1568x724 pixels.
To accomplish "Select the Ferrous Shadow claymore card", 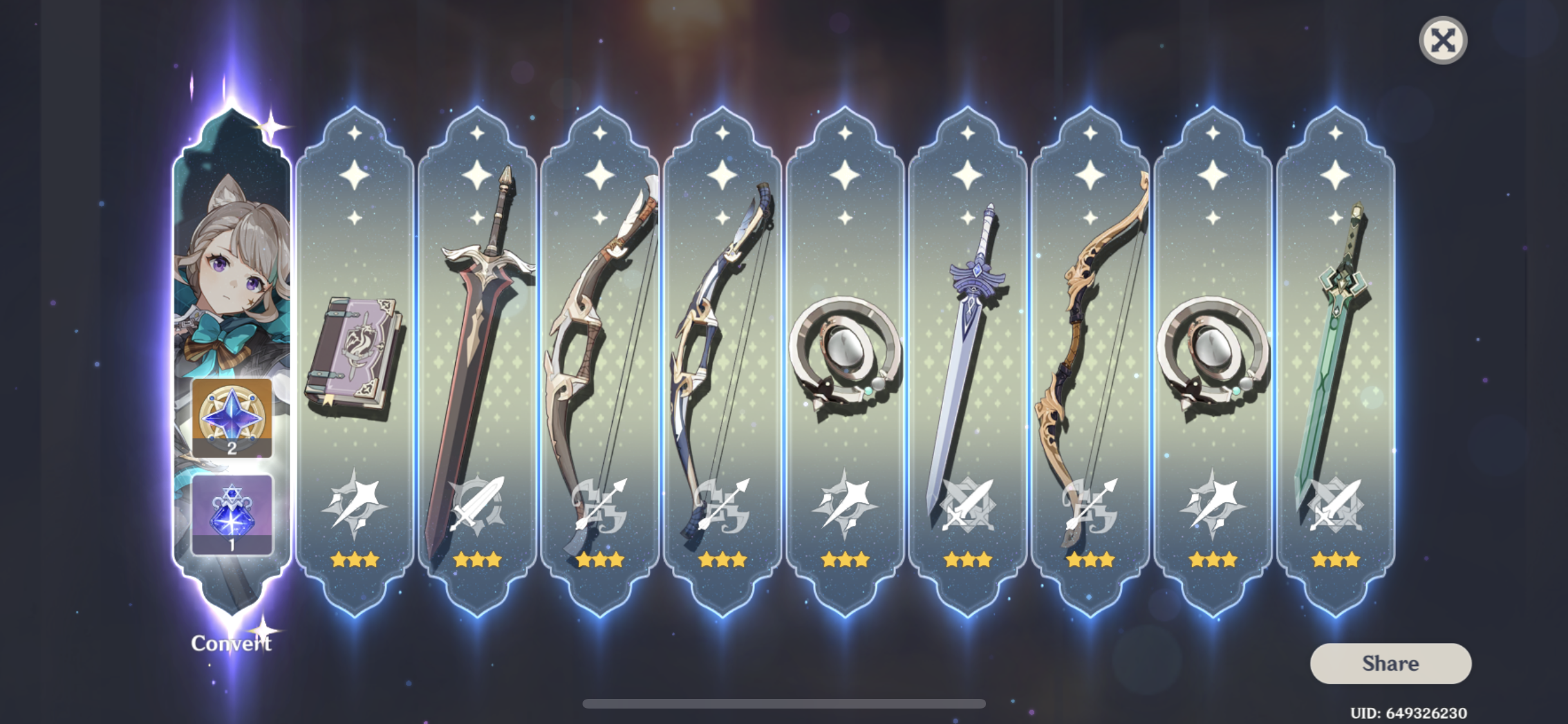I will click(x=476, y=354).
